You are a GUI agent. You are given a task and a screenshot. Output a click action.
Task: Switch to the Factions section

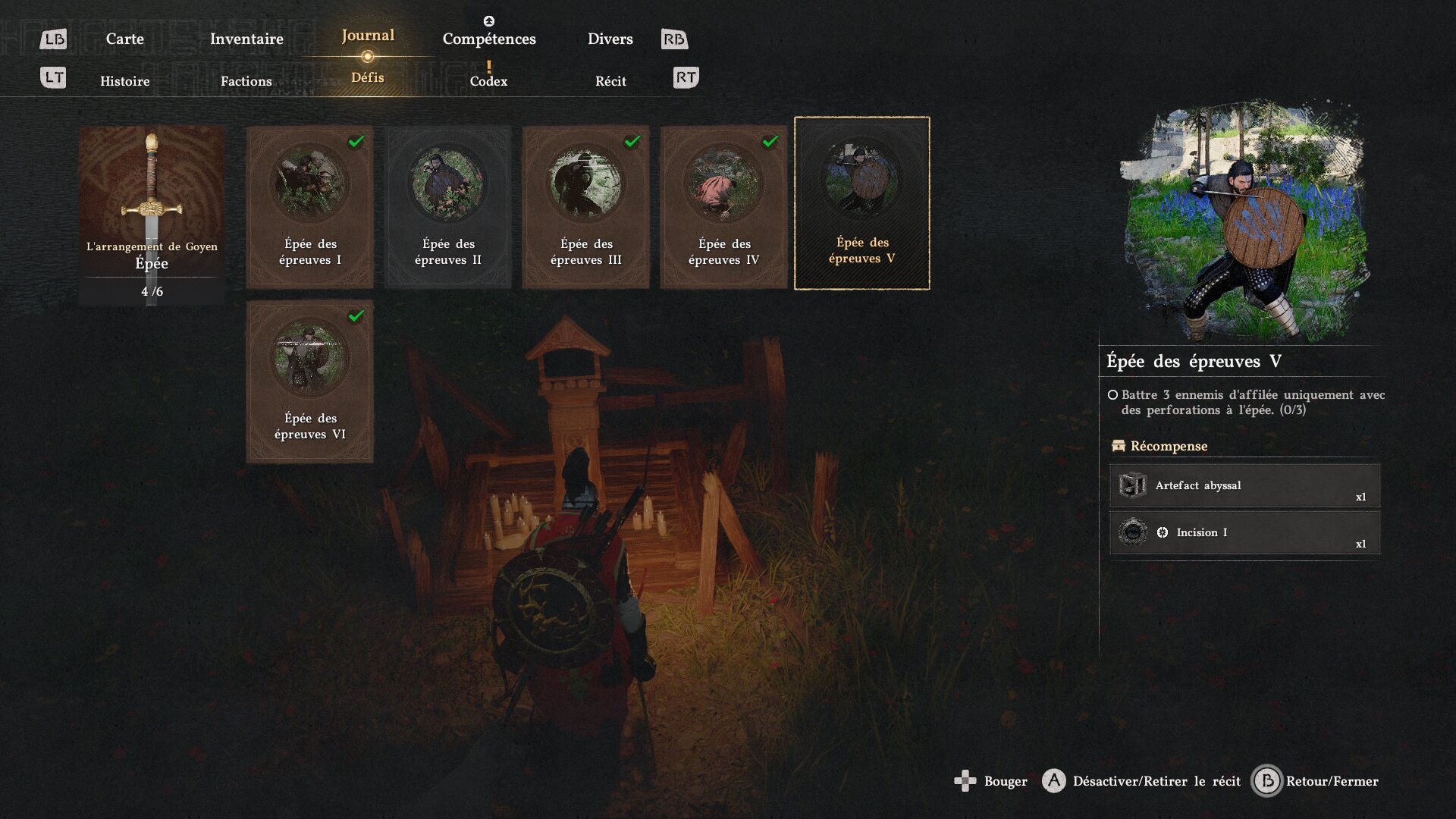coord(246,81)
